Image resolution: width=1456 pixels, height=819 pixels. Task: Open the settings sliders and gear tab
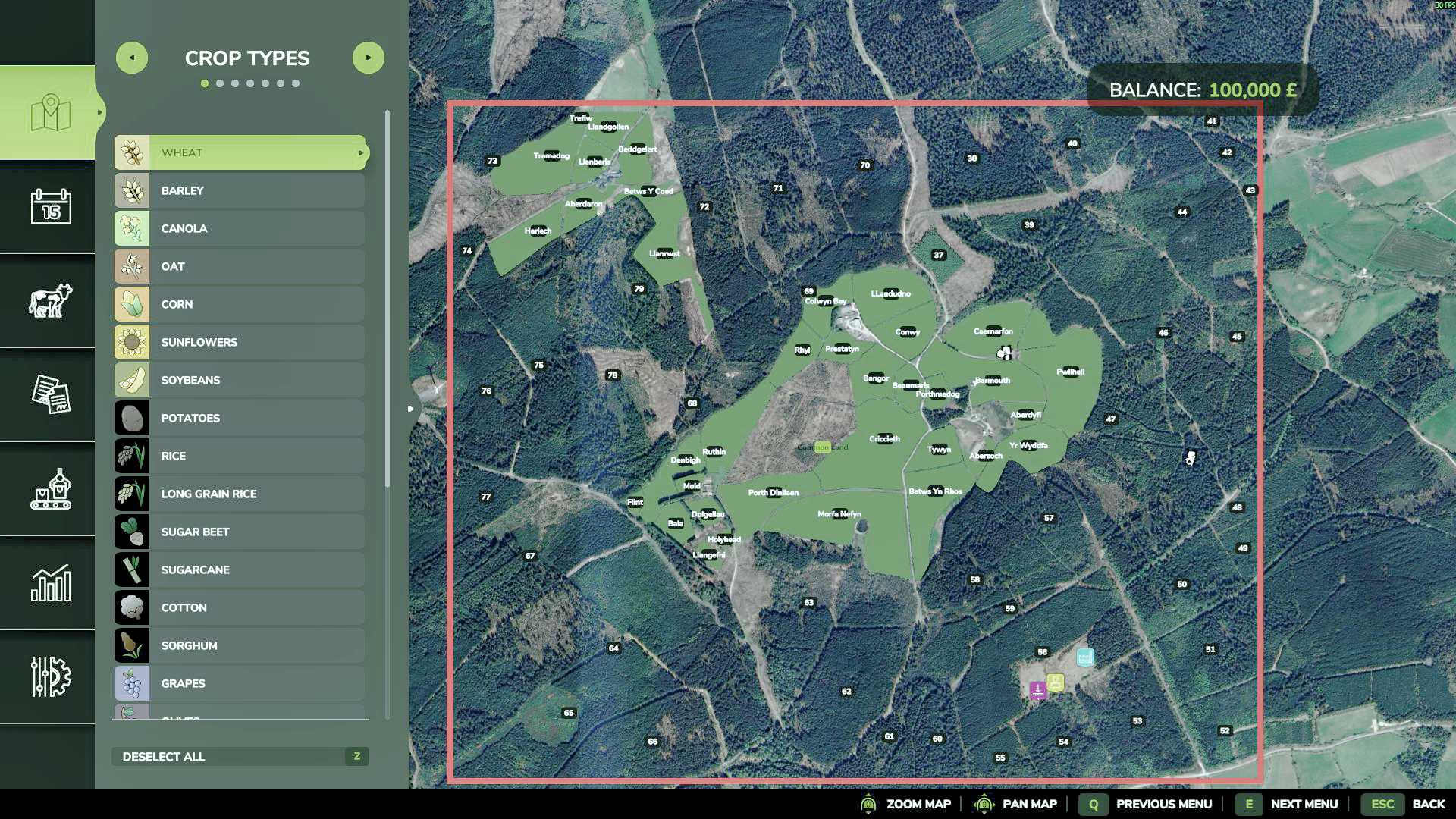51,676
